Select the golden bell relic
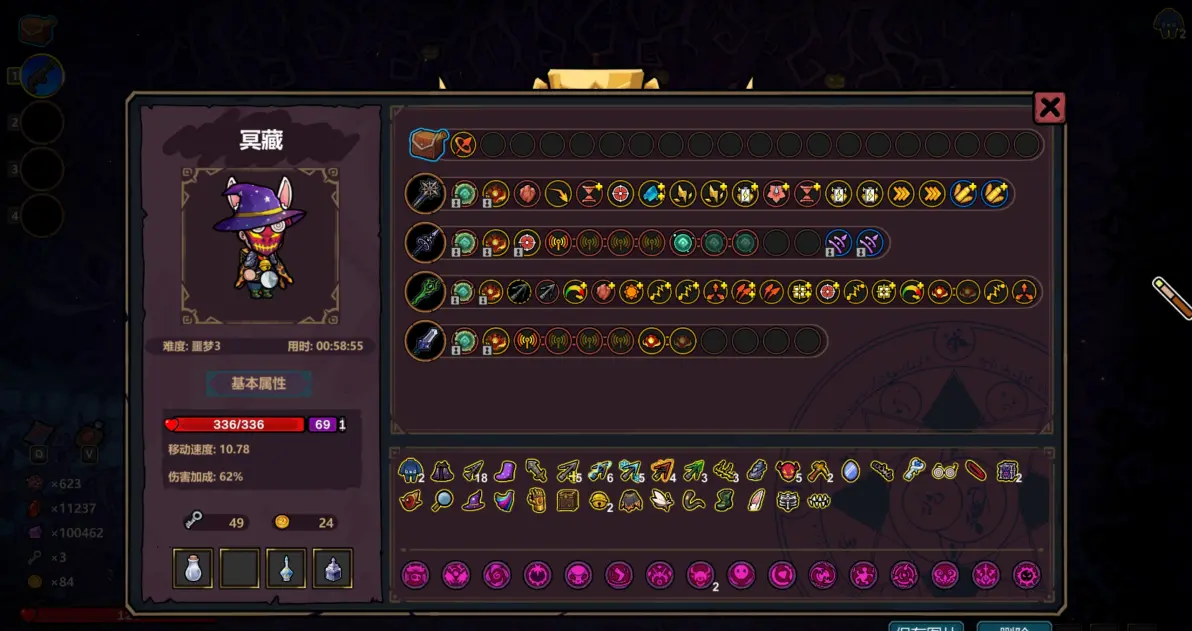The height and width of the screenshot is (631, 1192). 599,501
